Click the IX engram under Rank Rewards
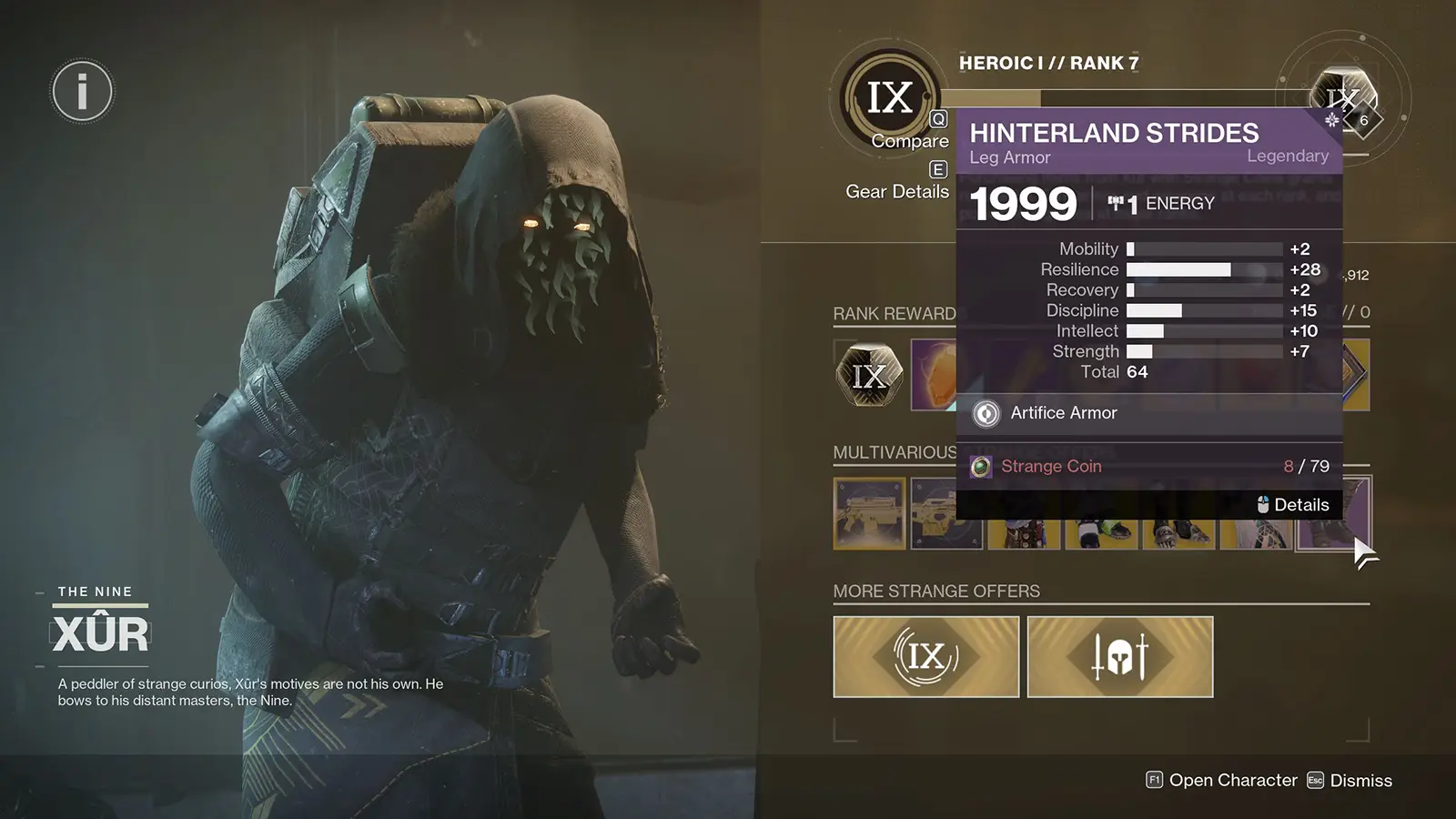Image resolution: width=1456 pixels, height=819 pixels. [868, 373]
